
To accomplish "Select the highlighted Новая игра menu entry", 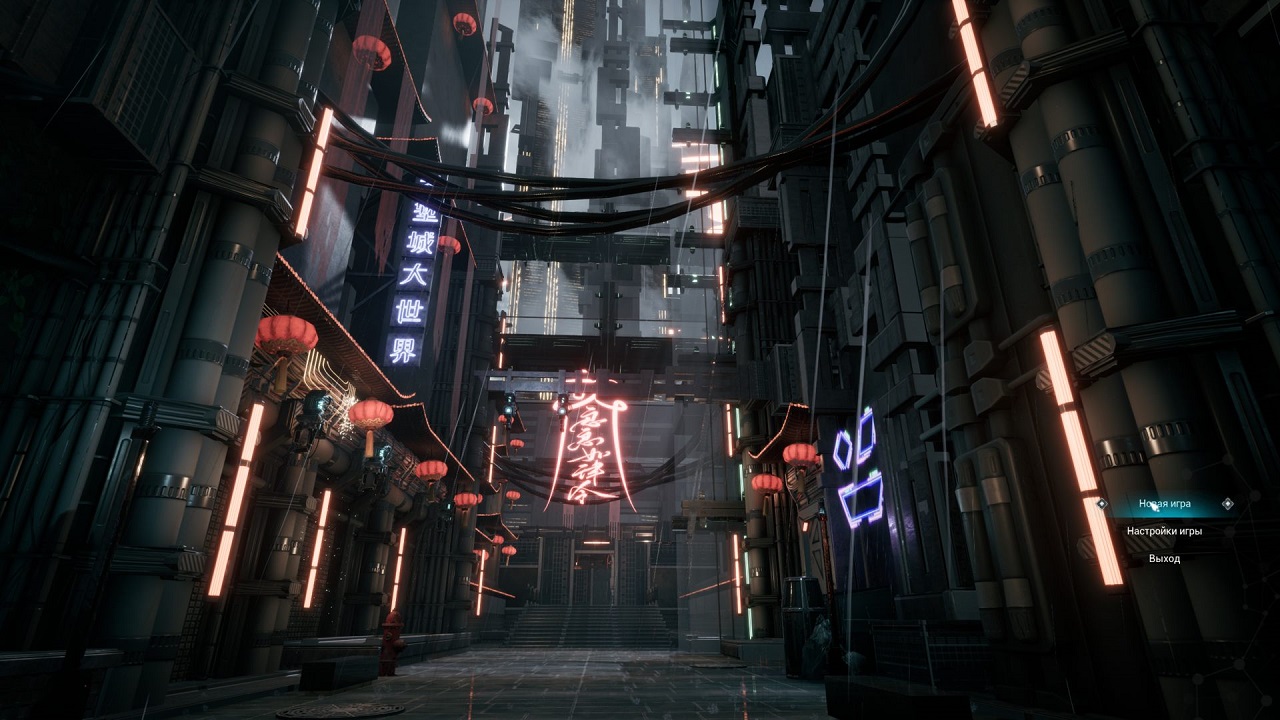I will click(1165, 503).
